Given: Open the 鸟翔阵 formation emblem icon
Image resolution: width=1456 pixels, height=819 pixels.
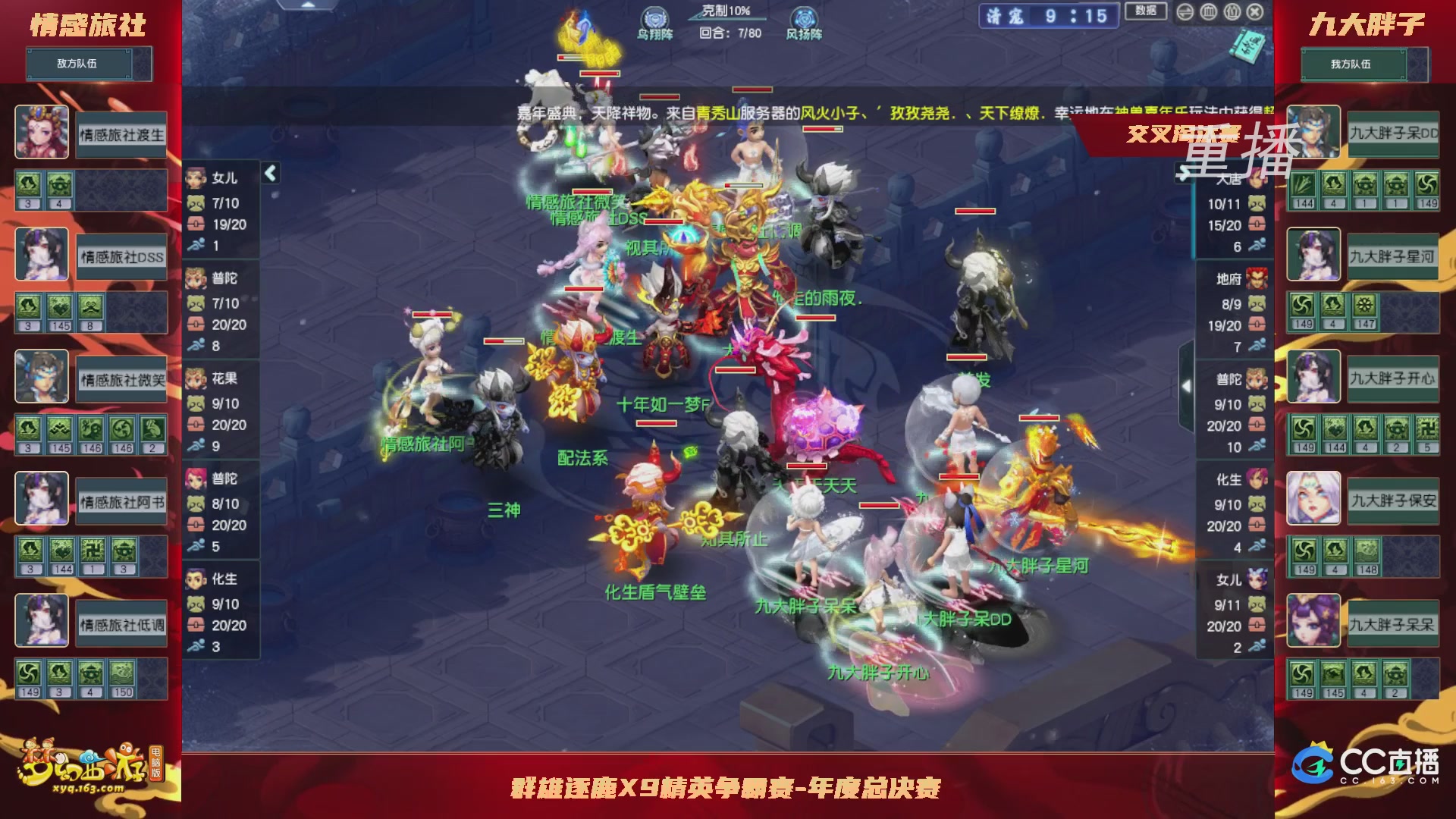Looking at the screenshot, I should click(x=654, y=17).
